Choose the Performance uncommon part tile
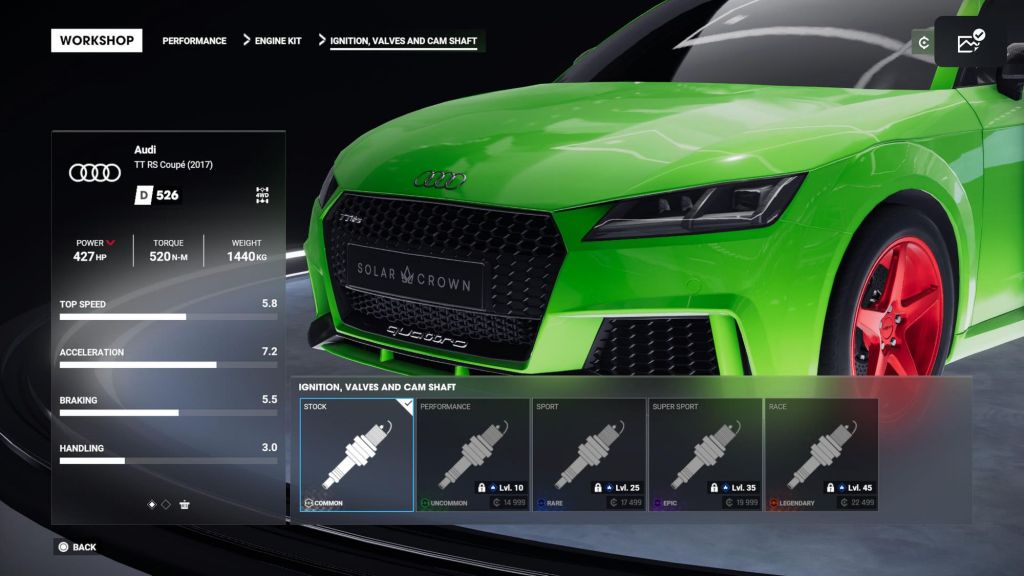 473,455
